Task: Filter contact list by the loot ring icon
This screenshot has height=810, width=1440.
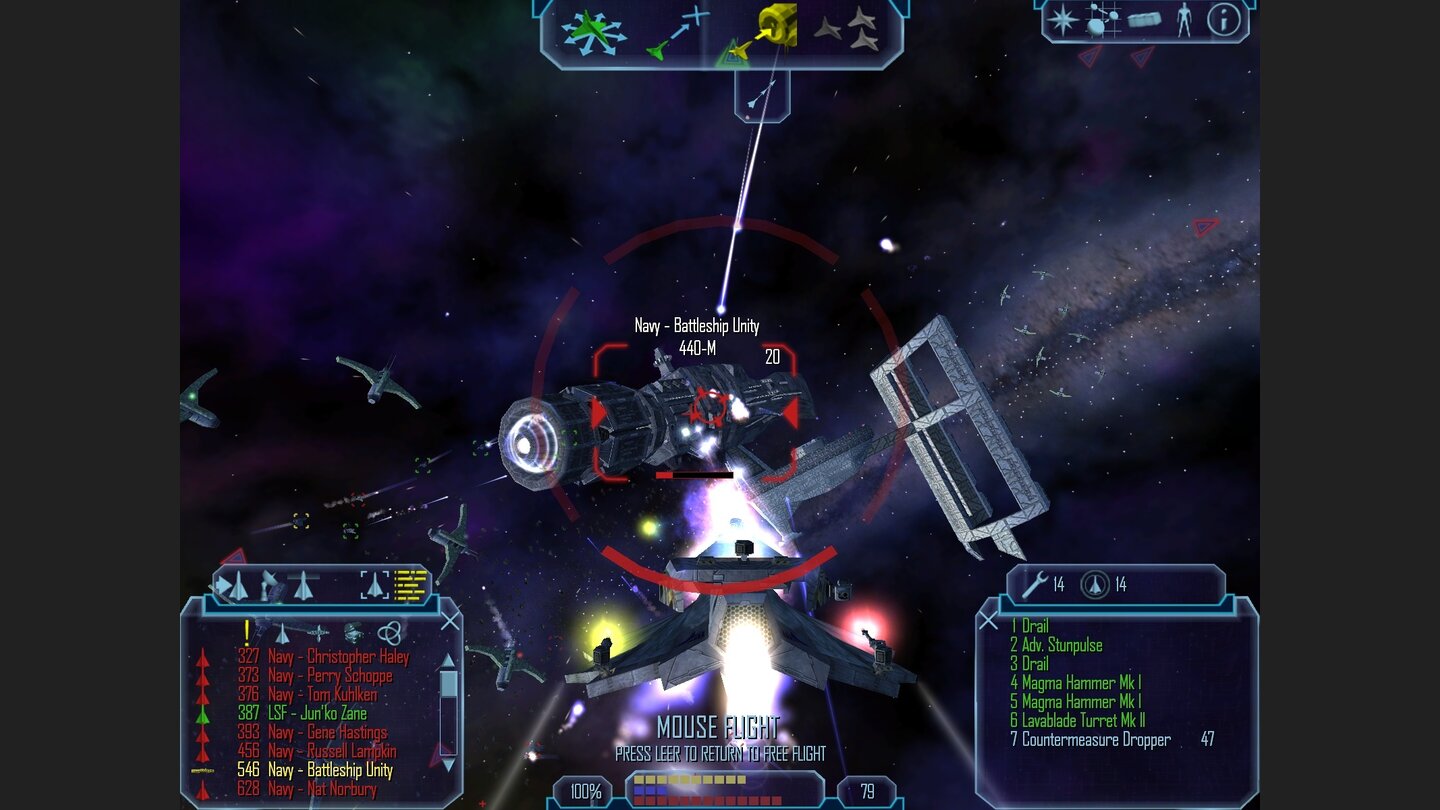Action: click(x=390, y=632)
